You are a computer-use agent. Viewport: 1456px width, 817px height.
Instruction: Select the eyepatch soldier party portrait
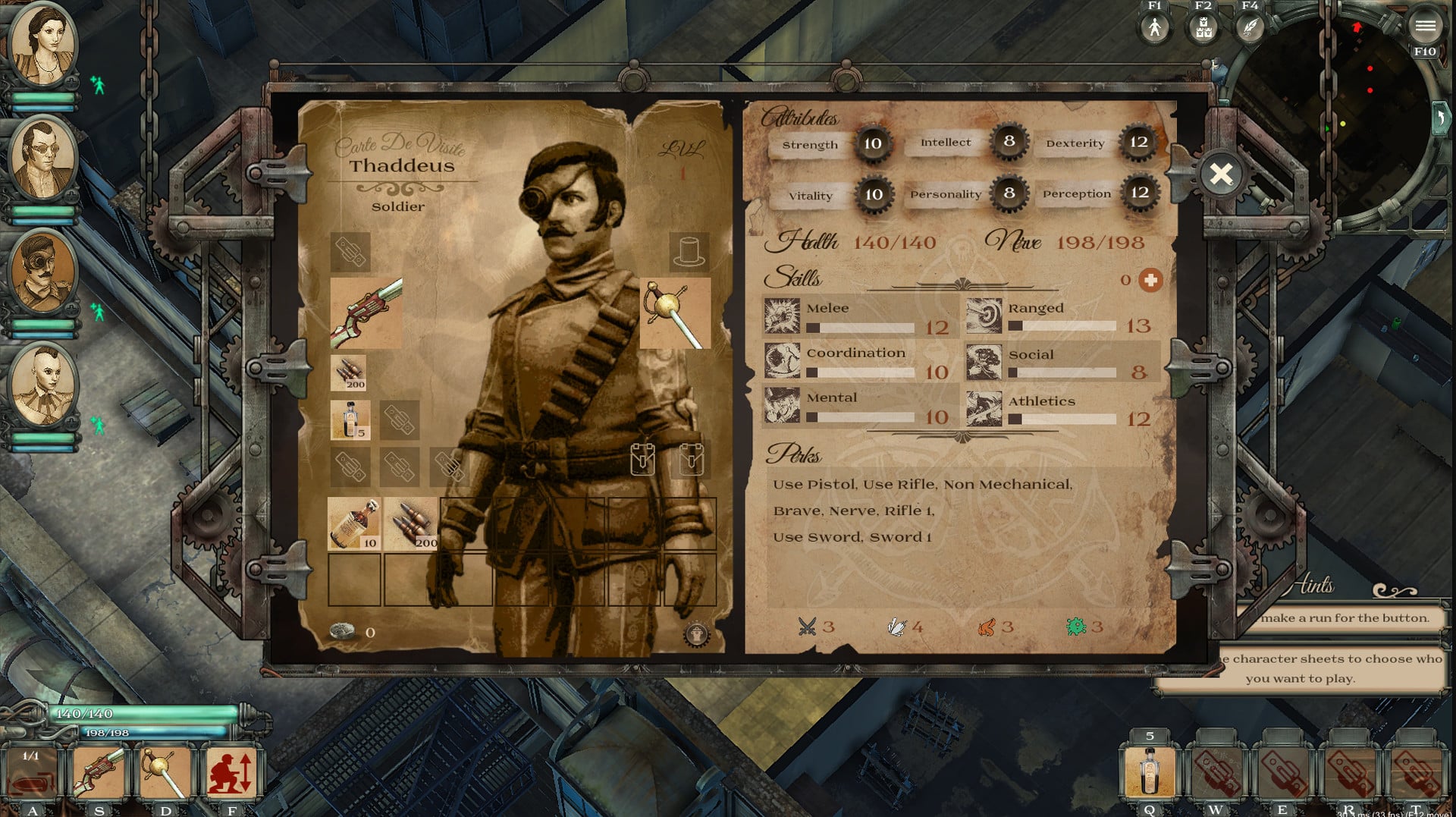(42, 272)
